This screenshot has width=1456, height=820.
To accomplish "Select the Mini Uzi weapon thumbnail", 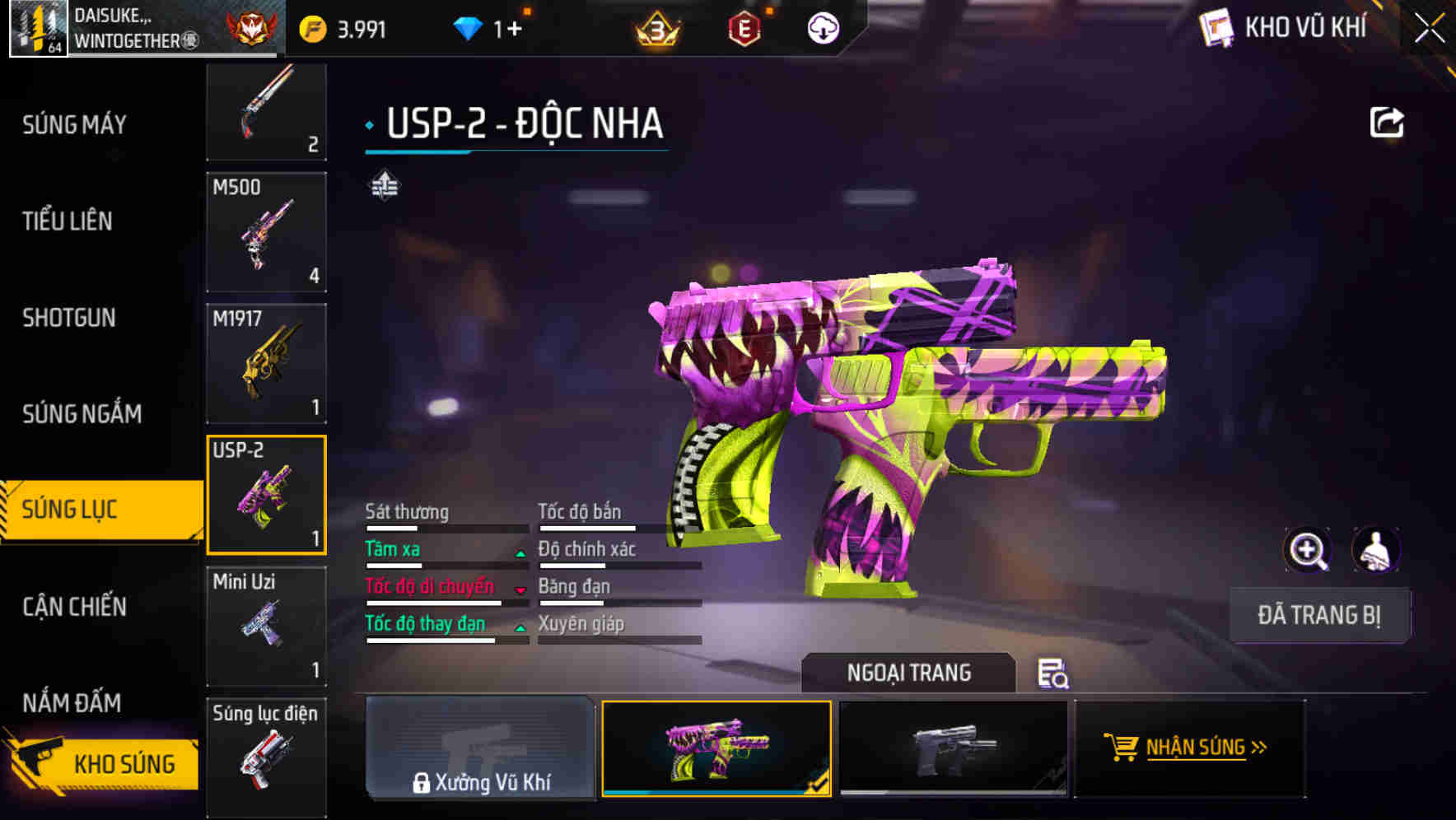I will click(266, 626).
